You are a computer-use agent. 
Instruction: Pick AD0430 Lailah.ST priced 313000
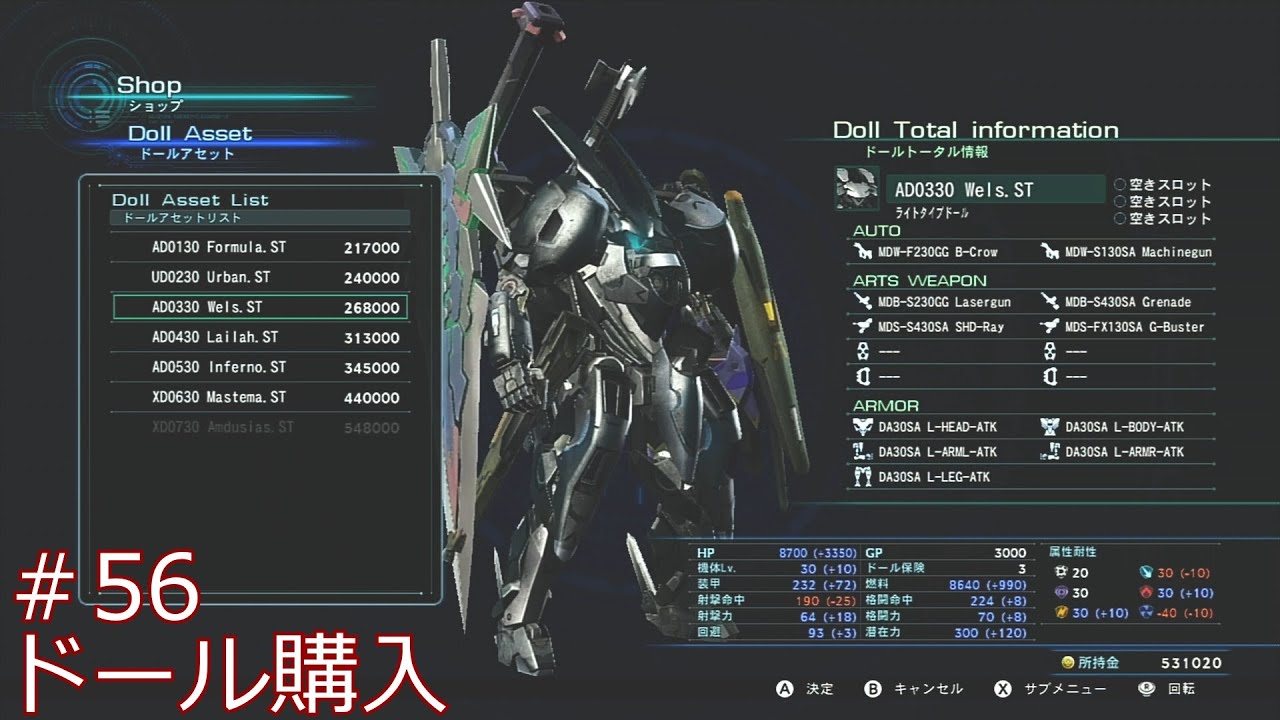point(260,338)
